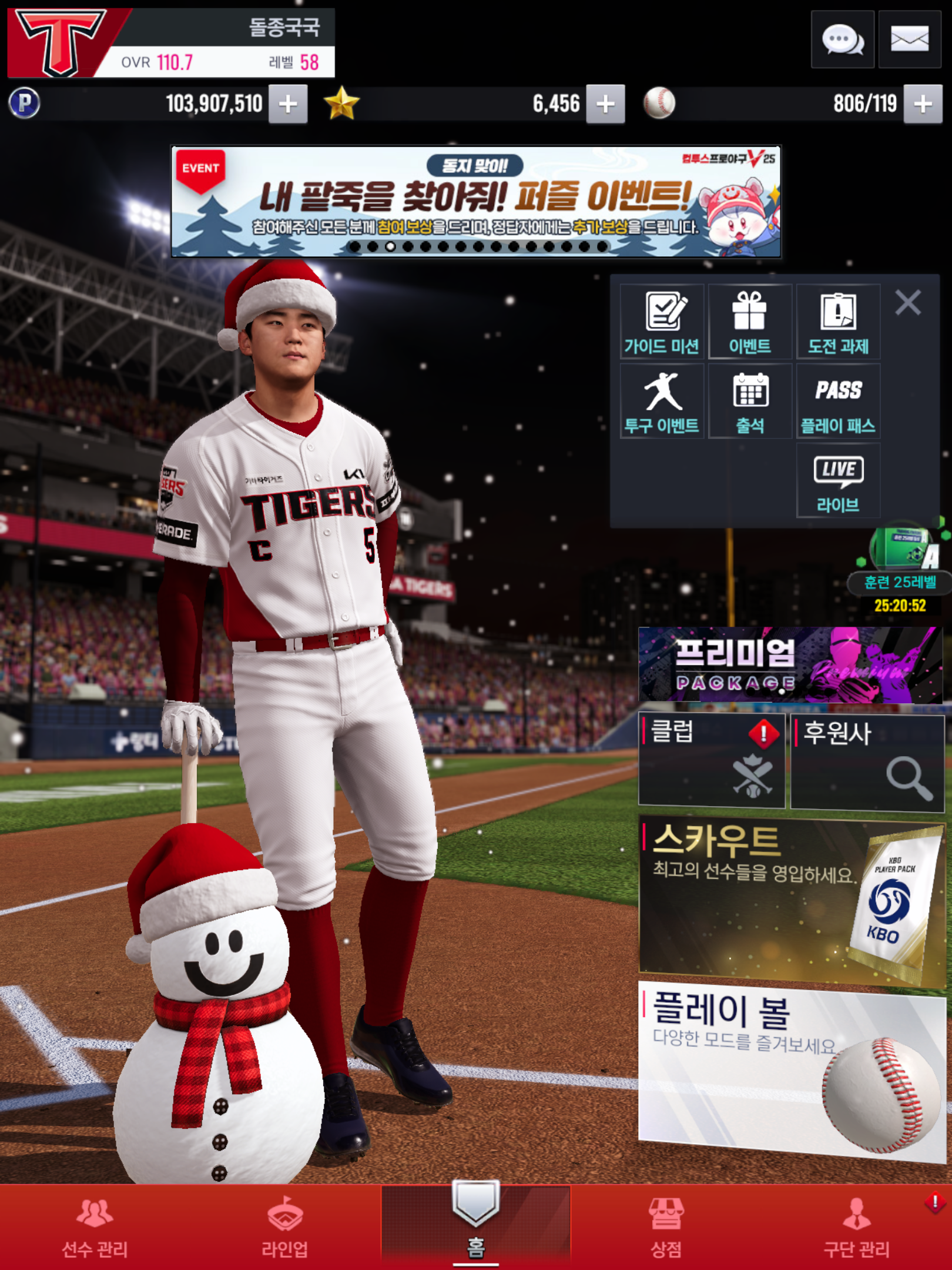The height and width of the screenshot is (1270, 952).
Task: Start 플레이 볼 play ball modes
Action: pyautogui.click(x=790, y=1070)
